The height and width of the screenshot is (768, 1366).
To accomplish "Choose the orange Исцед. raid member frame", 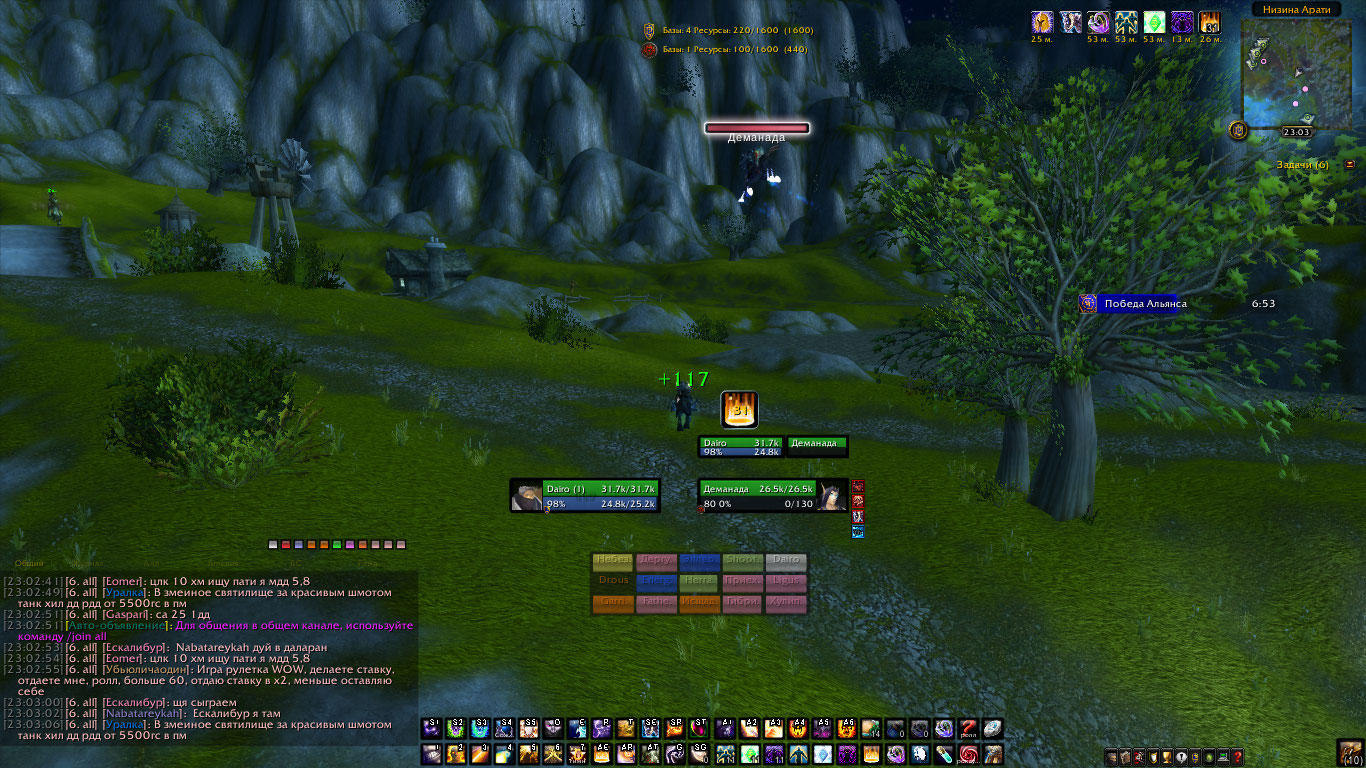I will (699, 603).
